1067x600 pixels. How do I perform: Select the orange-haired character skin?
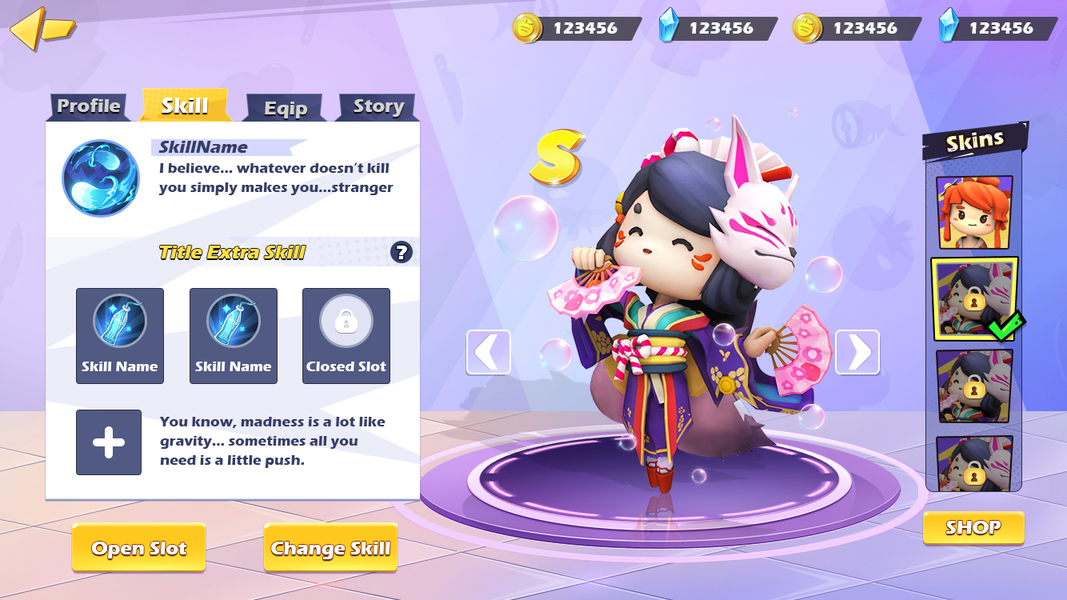coord(974,212)
